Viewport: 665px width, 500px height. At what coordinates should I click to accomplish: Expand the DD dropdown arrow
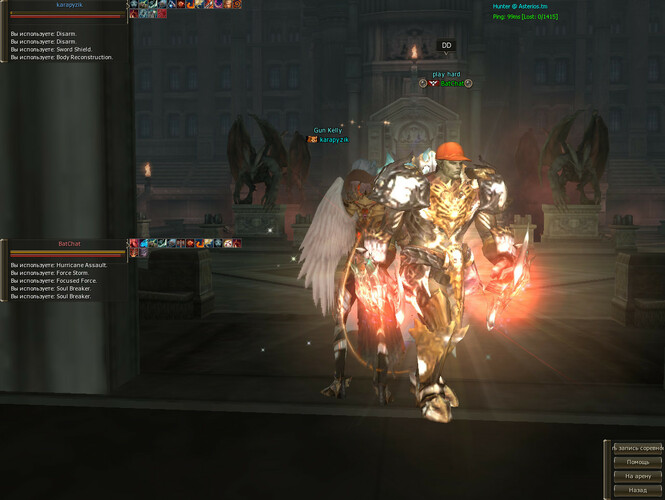click(x=447, y=54)
